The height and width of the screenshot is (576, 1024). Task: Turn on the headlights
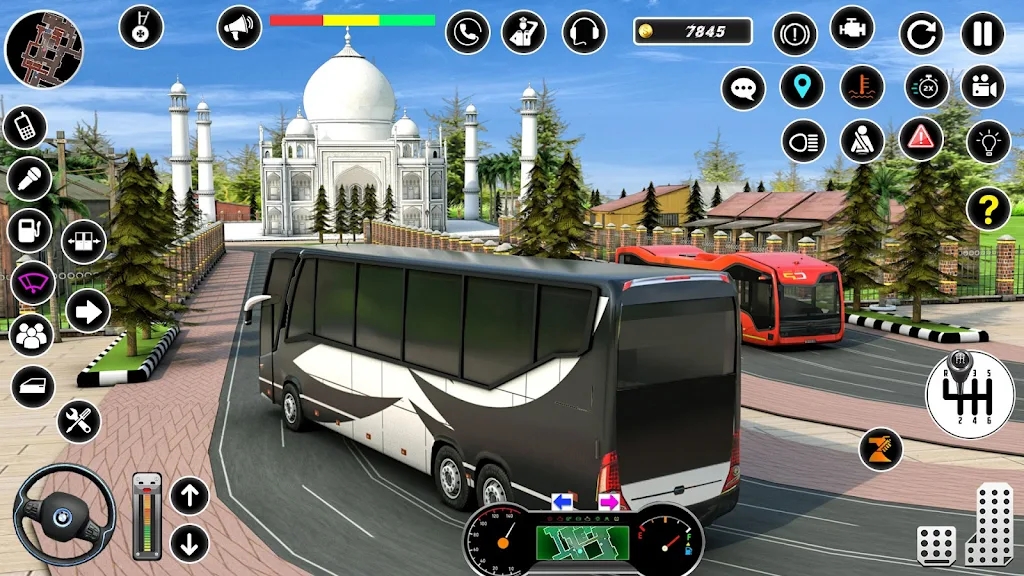click(x=803, y=141)
